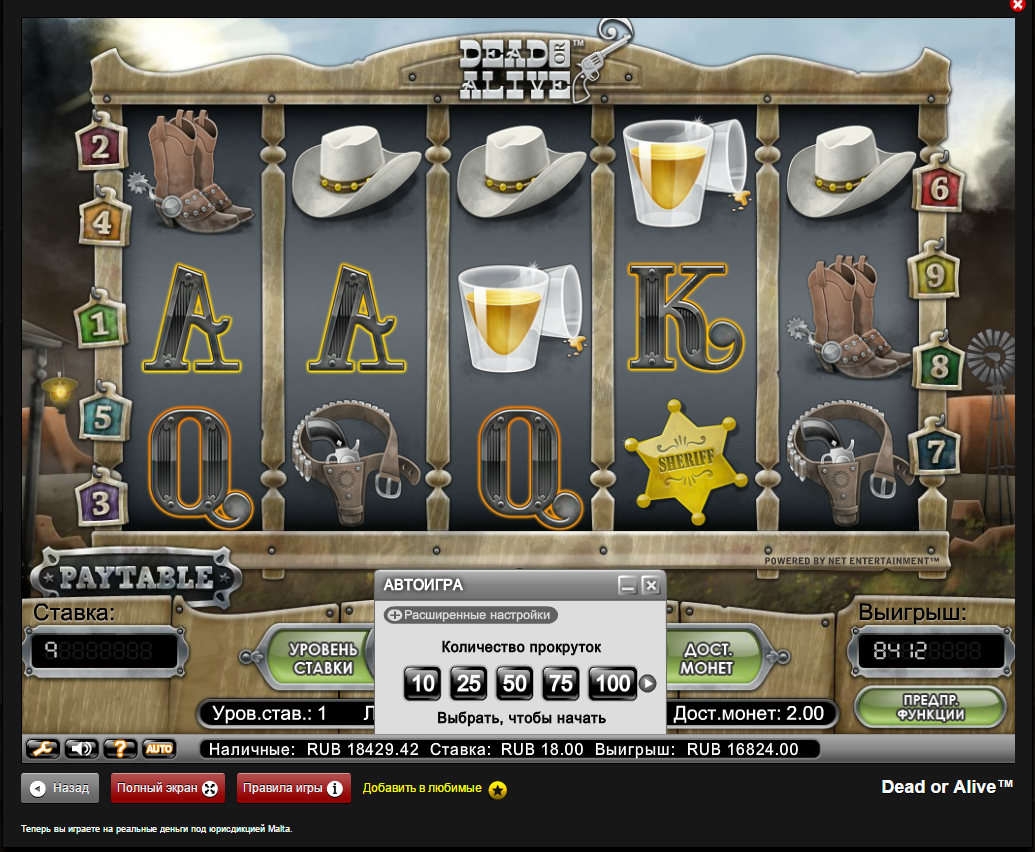Open the PAYTABLE
Screen dimensions: 1035x852
(135, 578)
